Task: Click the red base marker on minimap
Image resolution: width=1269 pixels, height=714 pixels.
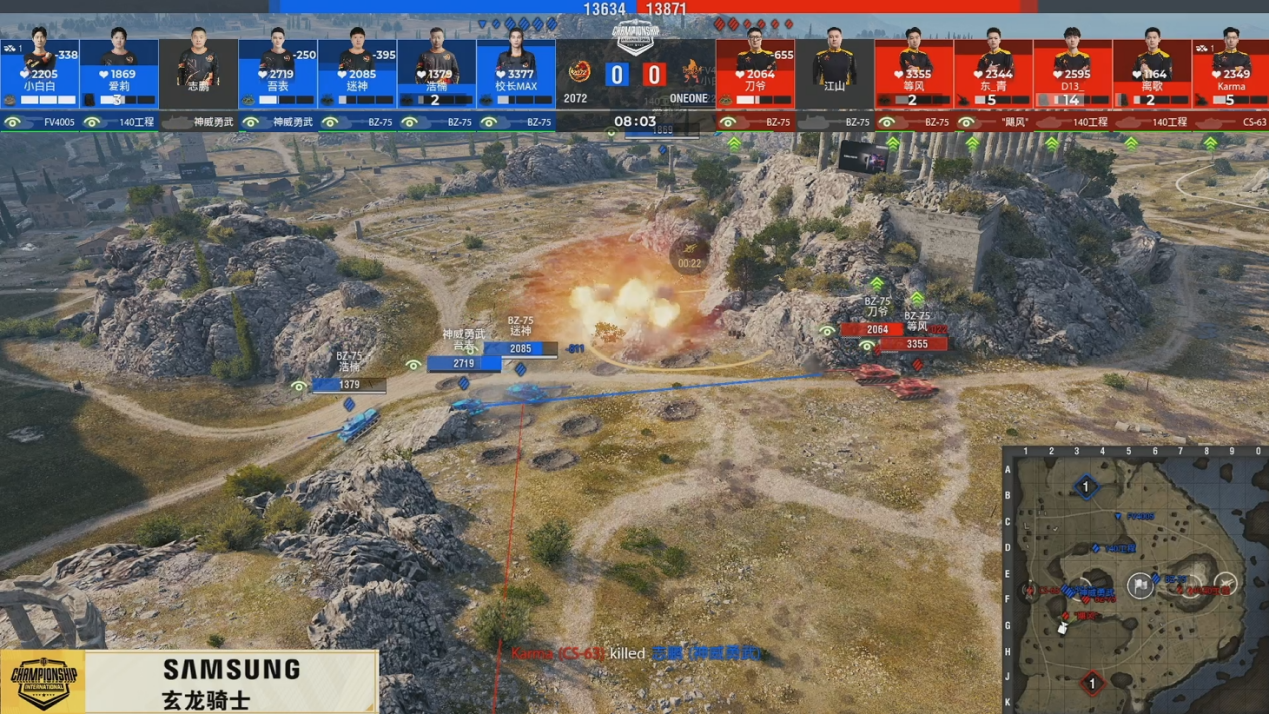Action: 1092,684
